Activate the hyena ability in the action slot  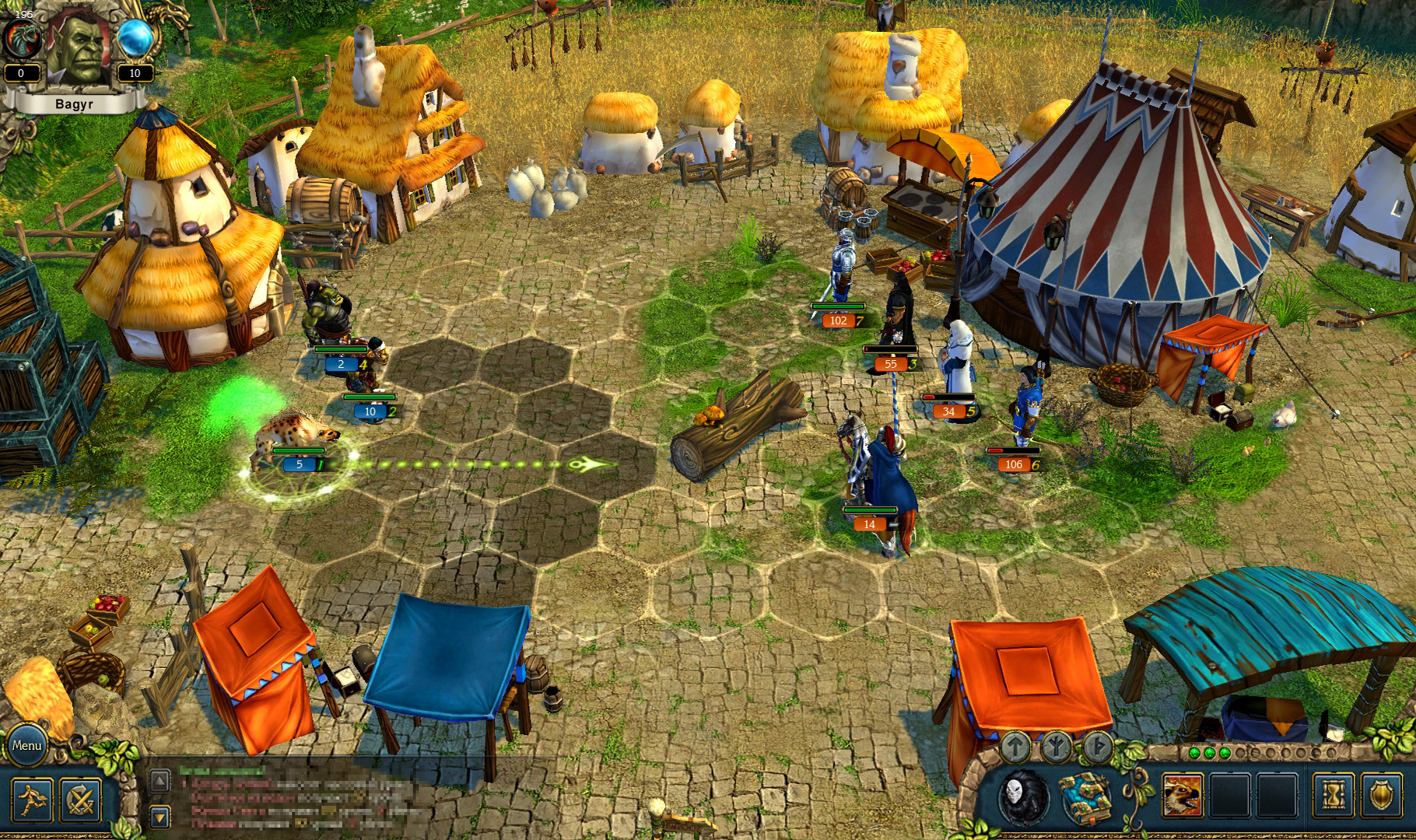tap(1183, 796)
